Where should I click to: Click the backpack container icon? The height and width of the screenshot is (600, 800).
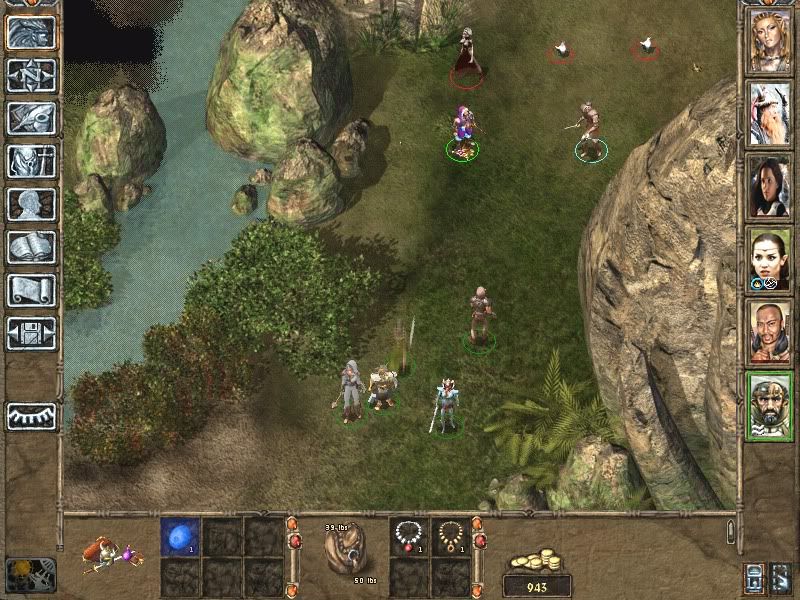tap(344, 551)
